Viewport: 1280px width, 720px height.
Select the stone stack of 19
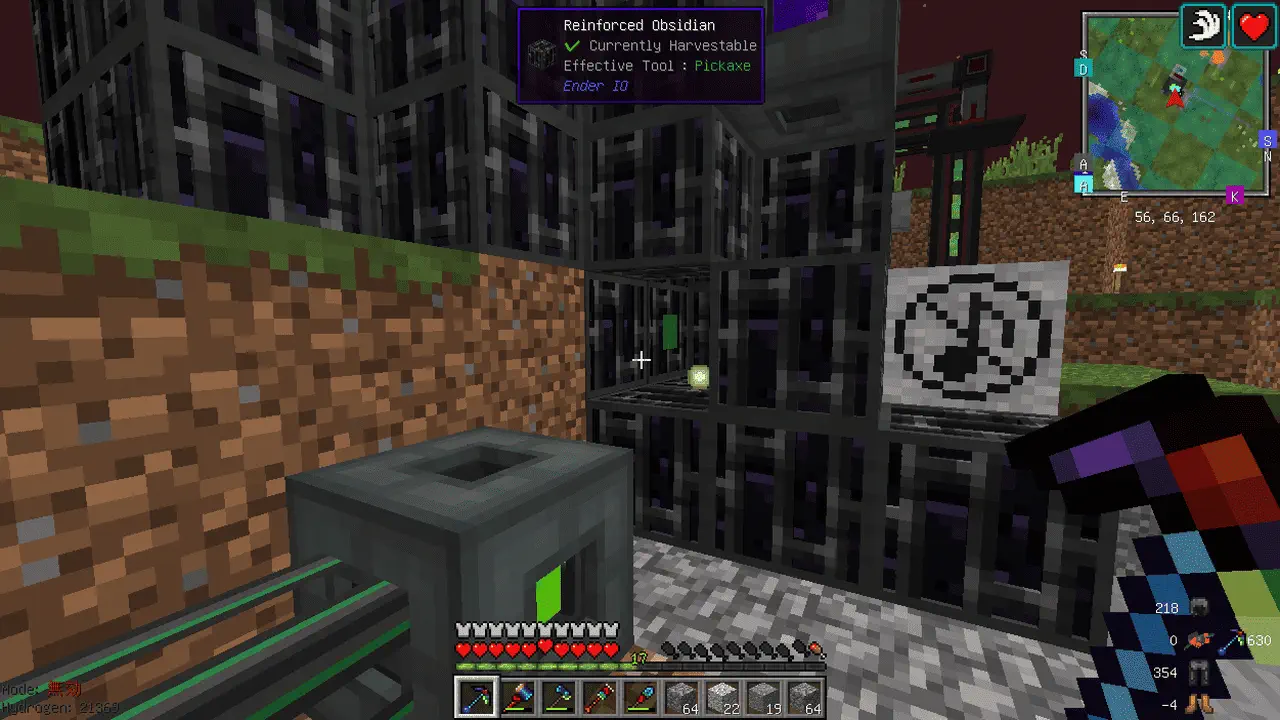(x=764, y=696)
